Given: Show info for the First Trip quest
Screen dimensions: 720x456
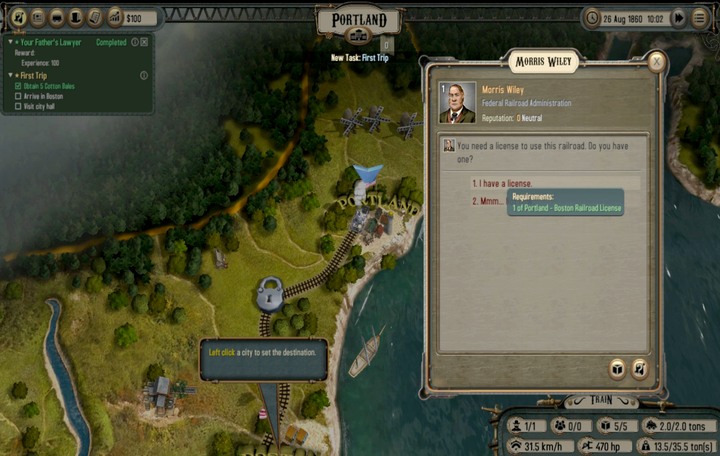Looking at the screenshot, I should point(144,75).
